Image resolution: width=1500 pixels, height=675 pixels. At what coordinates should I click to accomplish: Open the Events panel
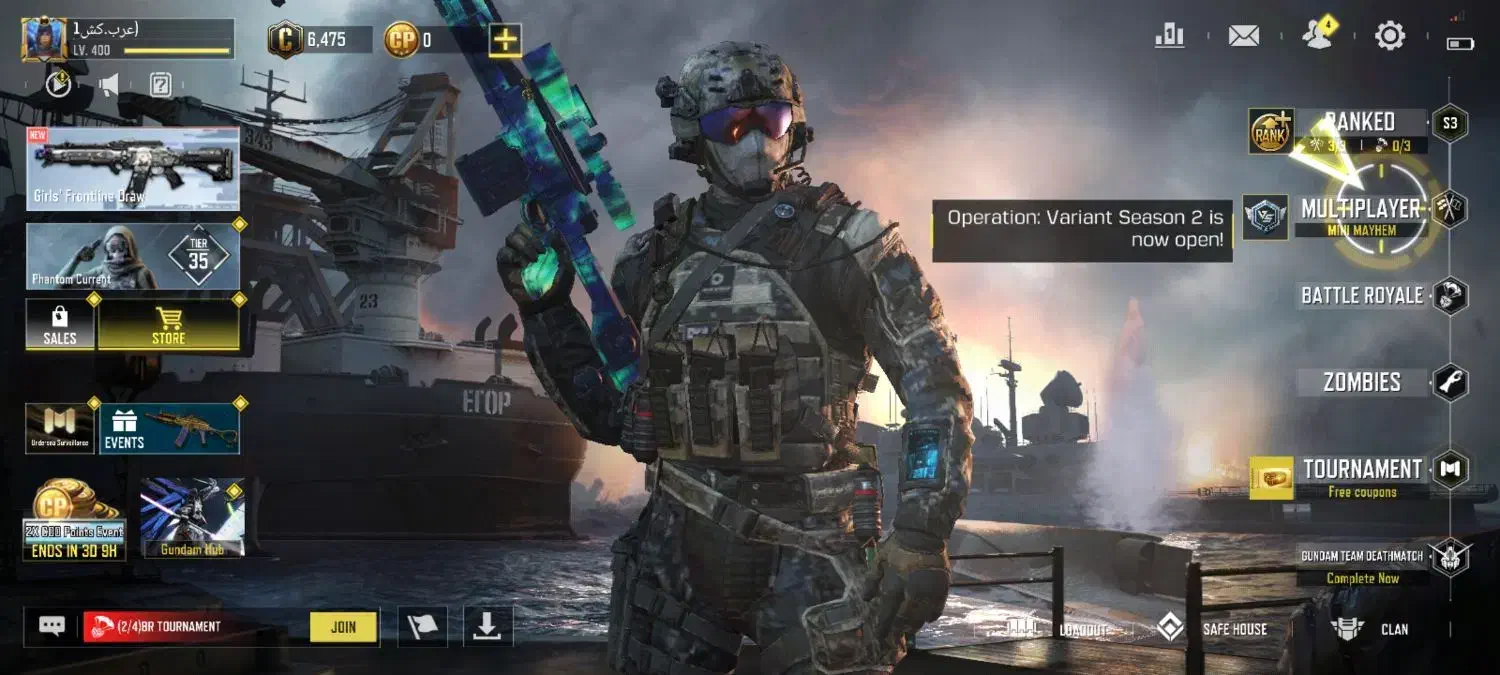pyautogui.click(x=168, y=428)
